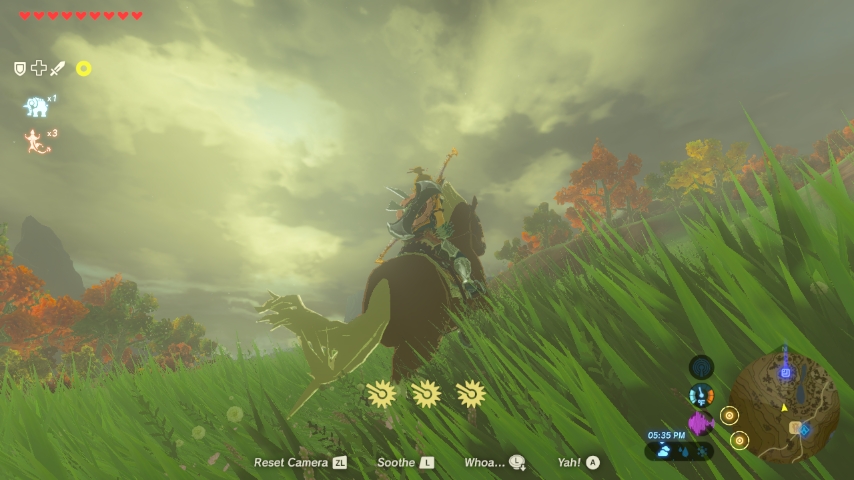The image size is (854, 480).
Task: Click the cross-shaped D-pad icon
Action: pos(38,68)
